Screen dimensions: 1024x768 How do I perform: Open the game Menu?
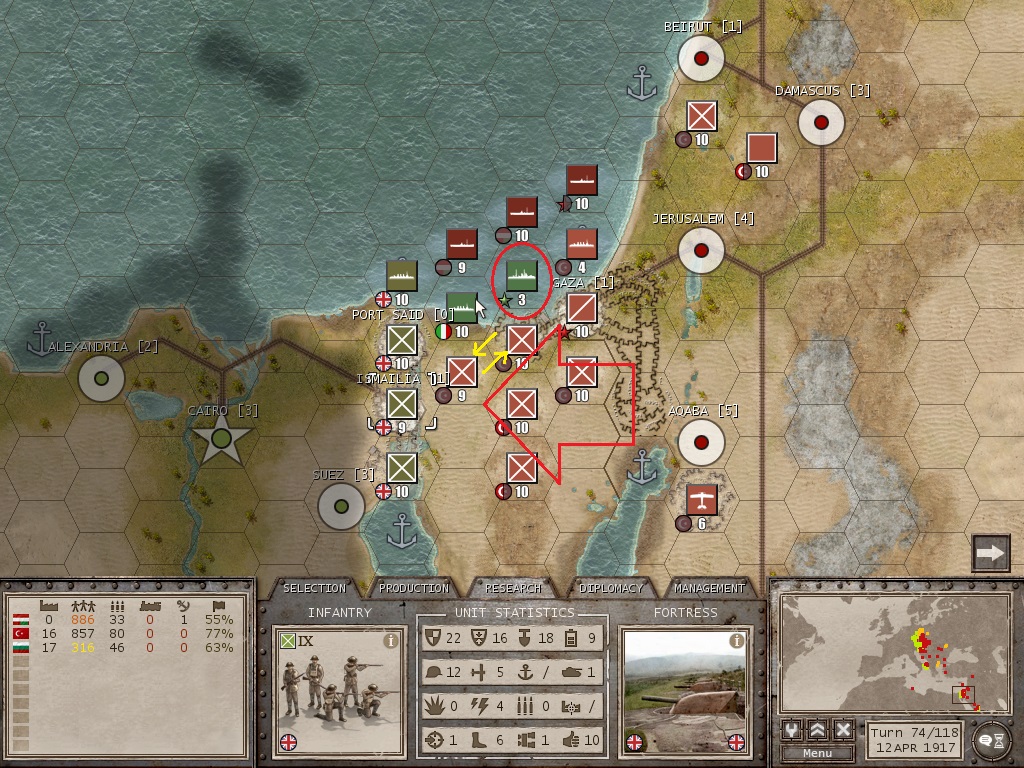click(x=817, y=753)
